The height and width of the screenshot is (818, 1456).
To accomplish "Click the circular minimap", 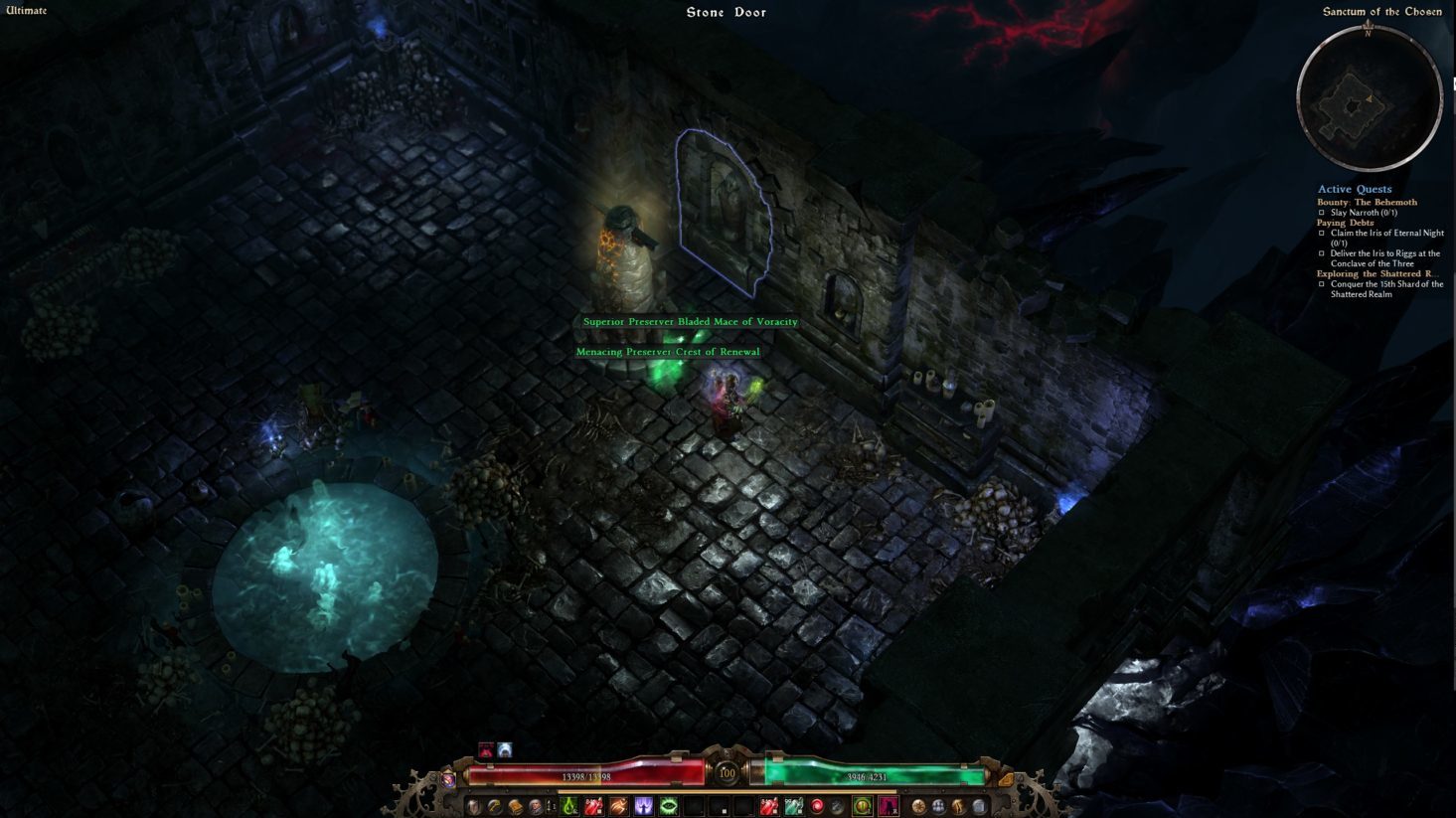I will [x=1369, y=98].
